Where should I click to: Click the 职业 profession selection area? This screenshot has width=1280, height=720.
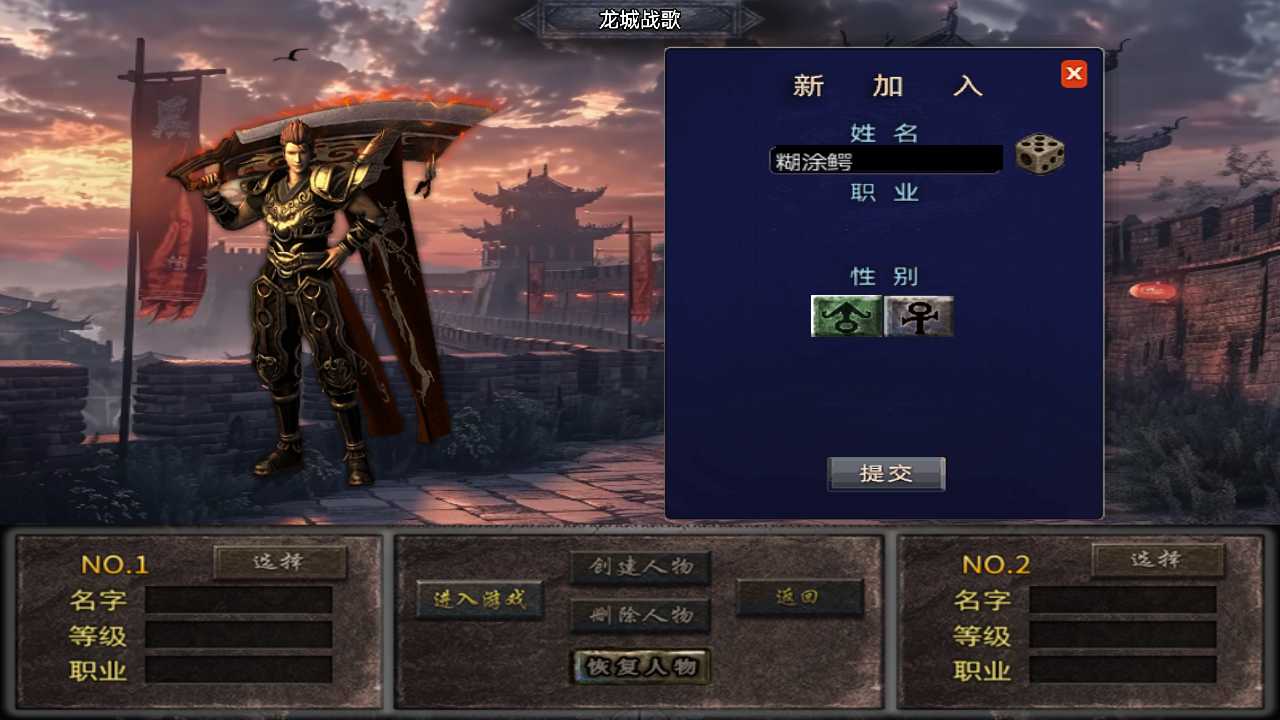point(884,230)
